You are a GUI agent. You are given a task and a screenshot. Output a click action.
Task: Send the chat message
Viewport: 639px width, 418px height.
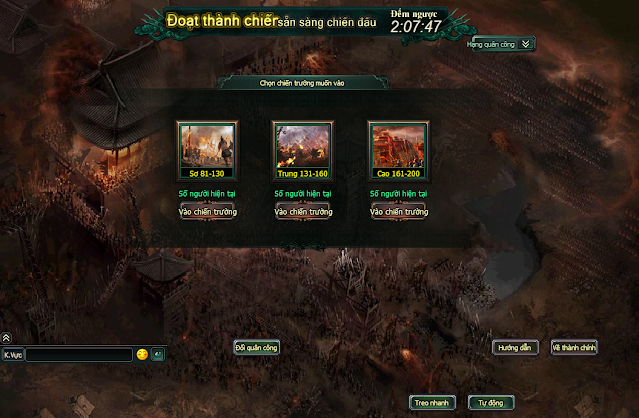pos(159,355)
